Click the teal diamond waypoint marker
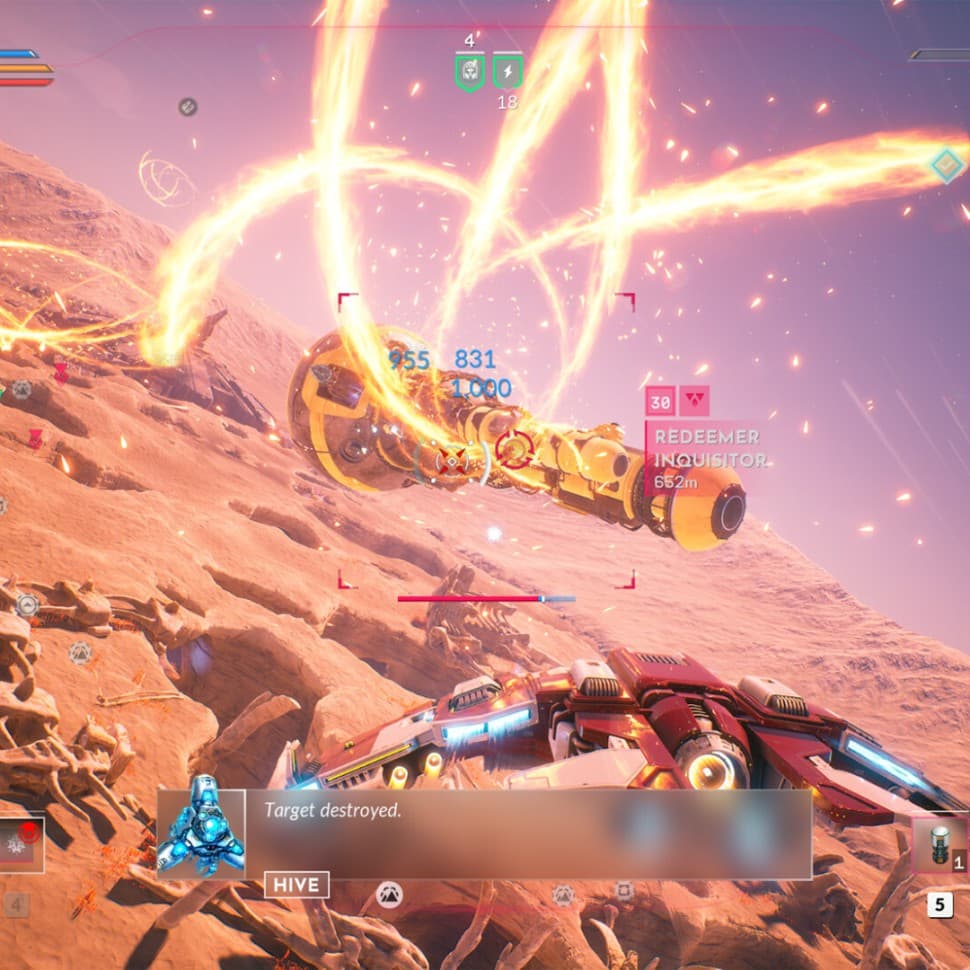Viewport: 970px width, 970px height. pyautogui.click(x=946, y=165)
